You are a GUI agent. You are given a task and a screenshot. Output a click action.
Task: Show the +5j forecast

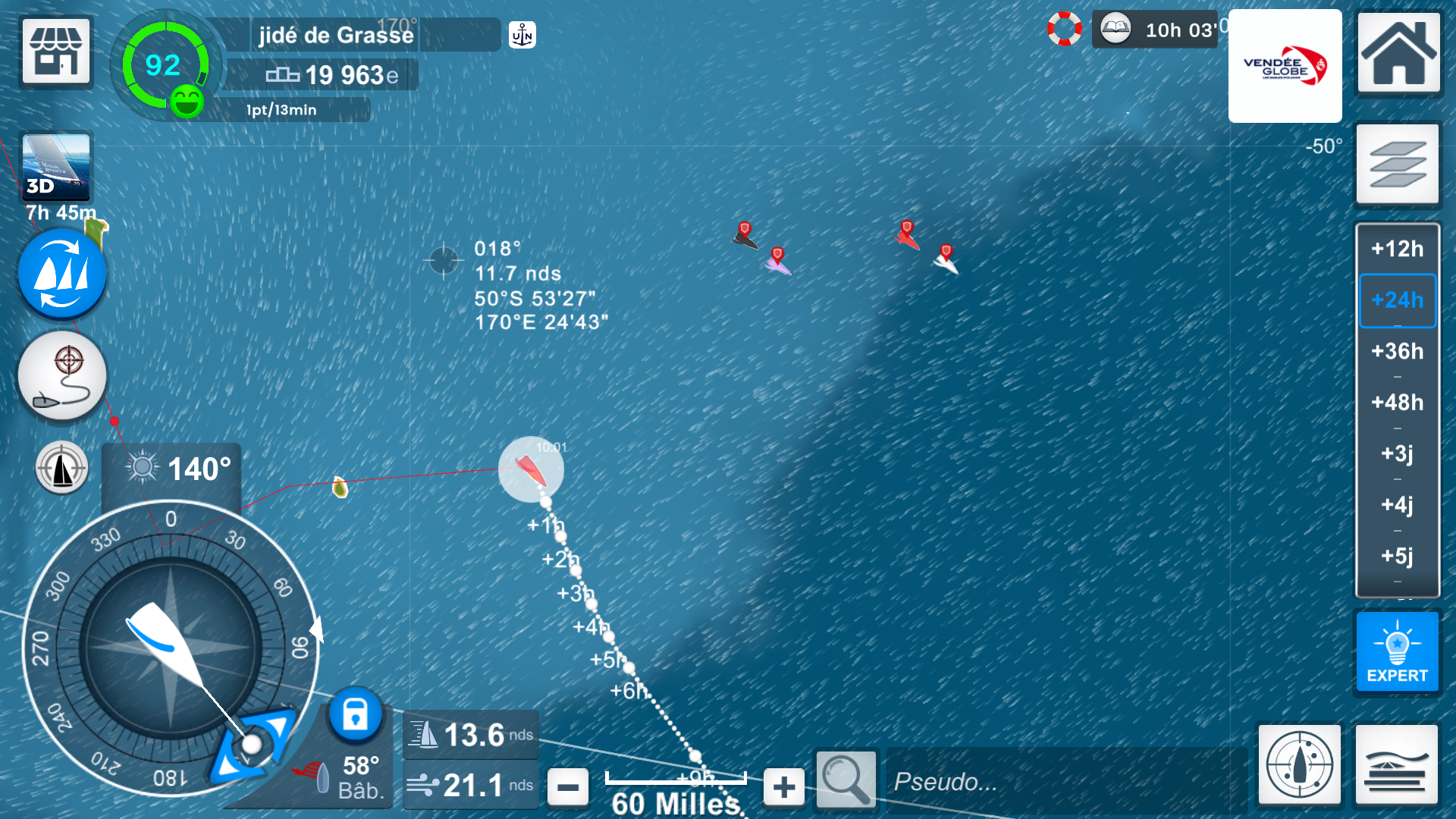tap(1397, 556)
